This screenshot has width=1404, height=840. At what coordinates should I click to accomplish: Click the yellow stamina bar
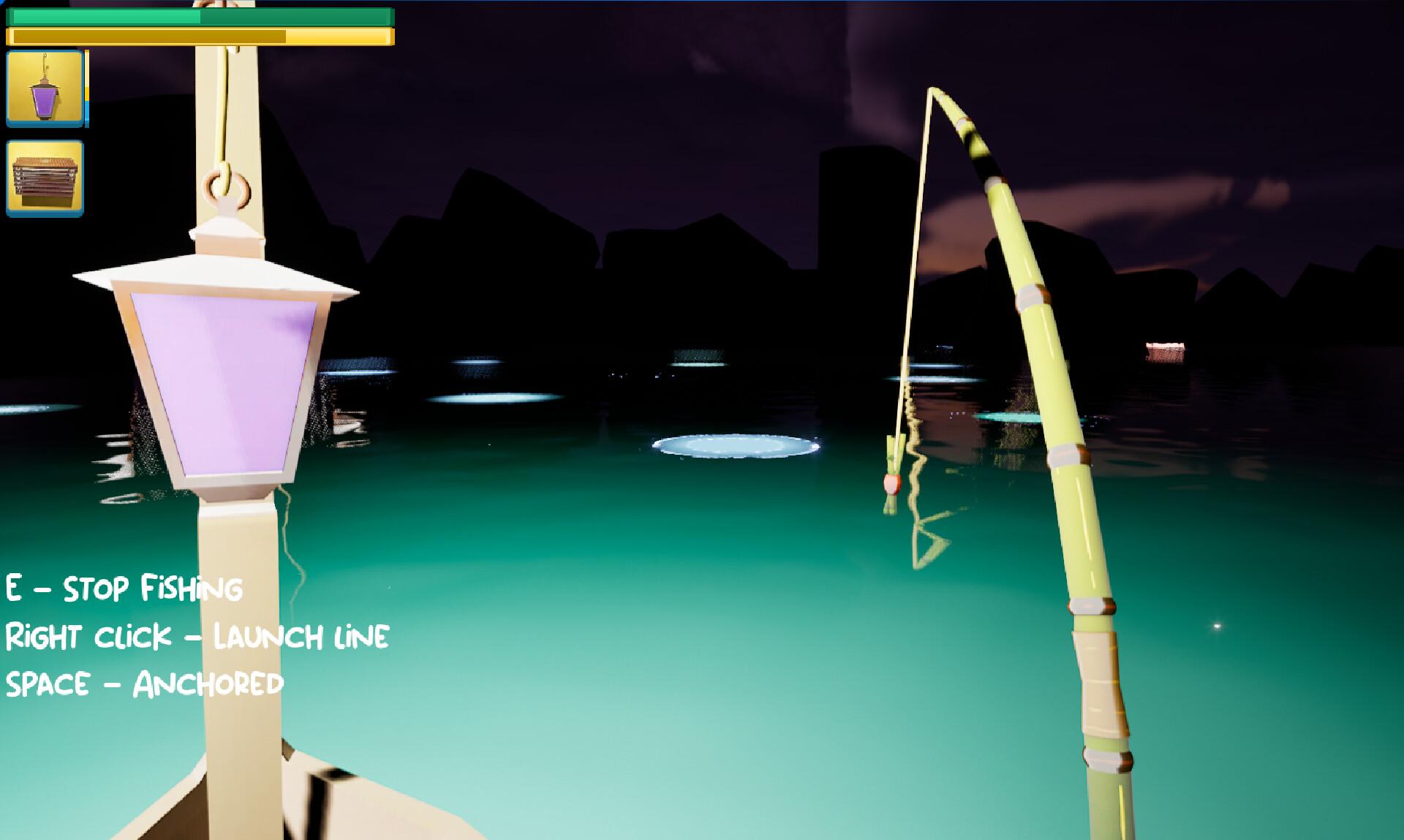[x=201, y=35]
